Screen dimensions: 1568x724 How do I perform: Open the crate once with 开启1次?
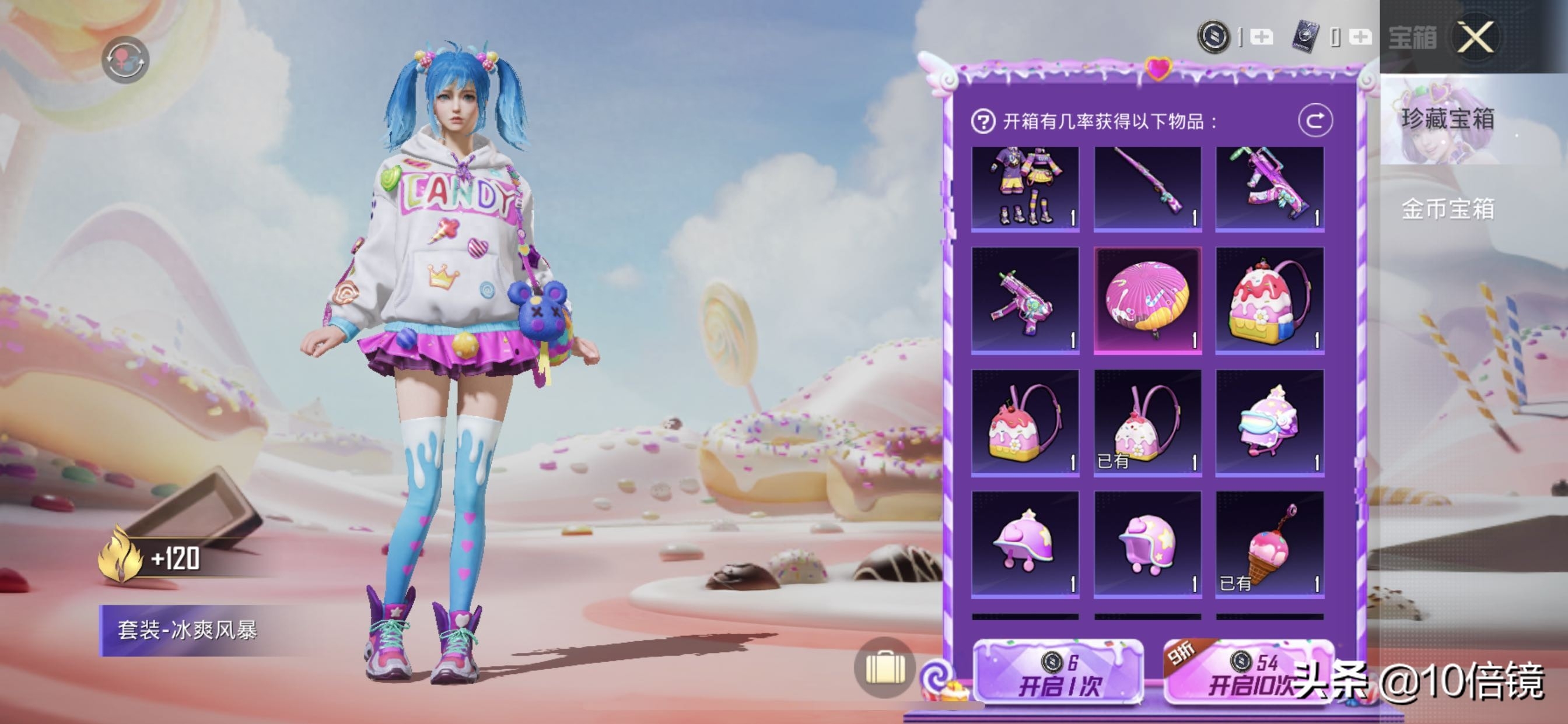tap(1059, 674)
